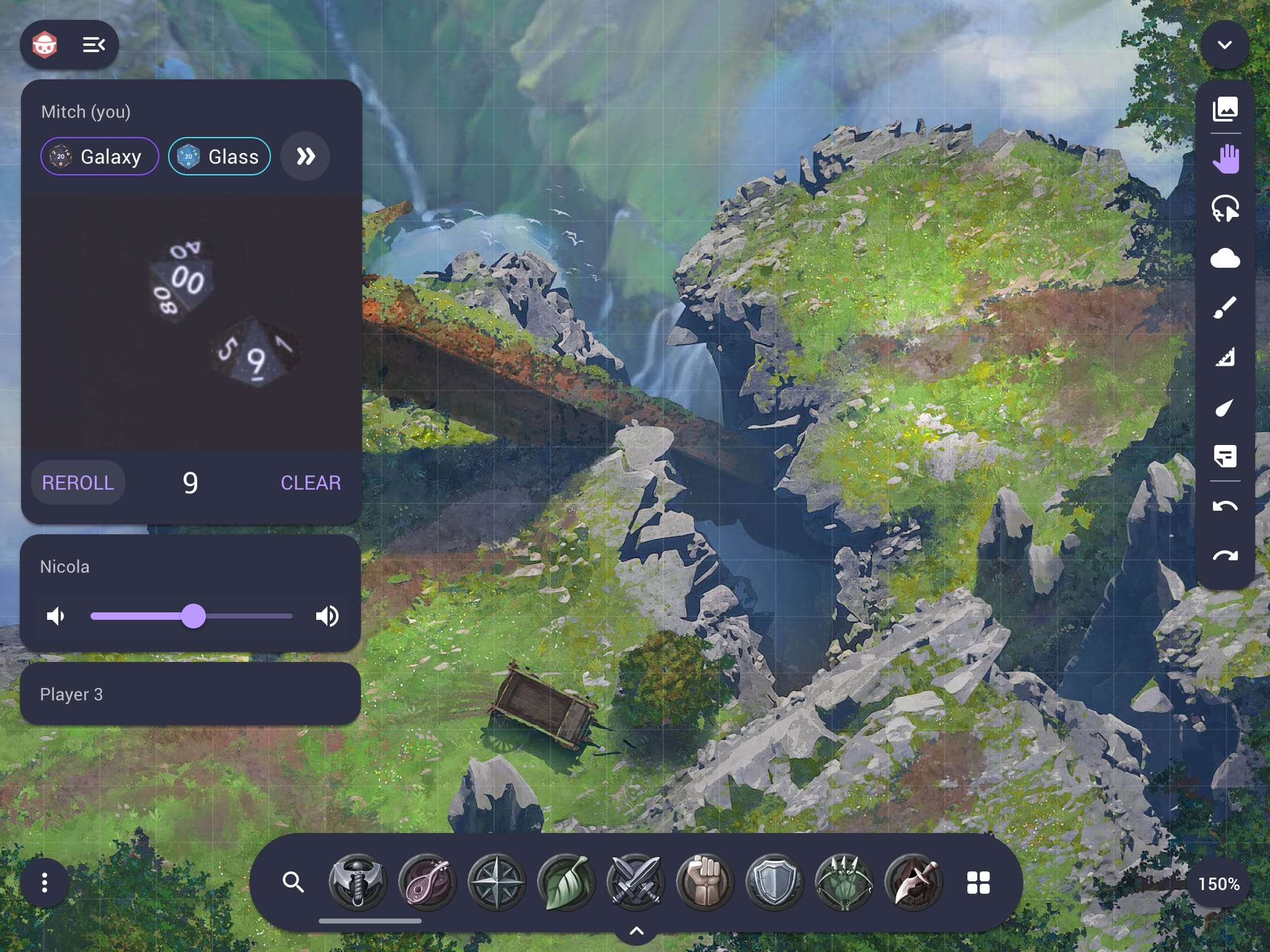Image resolution: width=1270 pixels, height=952 pixels.
Task: Choose the Glass dice set
Action: pos(220,157)
